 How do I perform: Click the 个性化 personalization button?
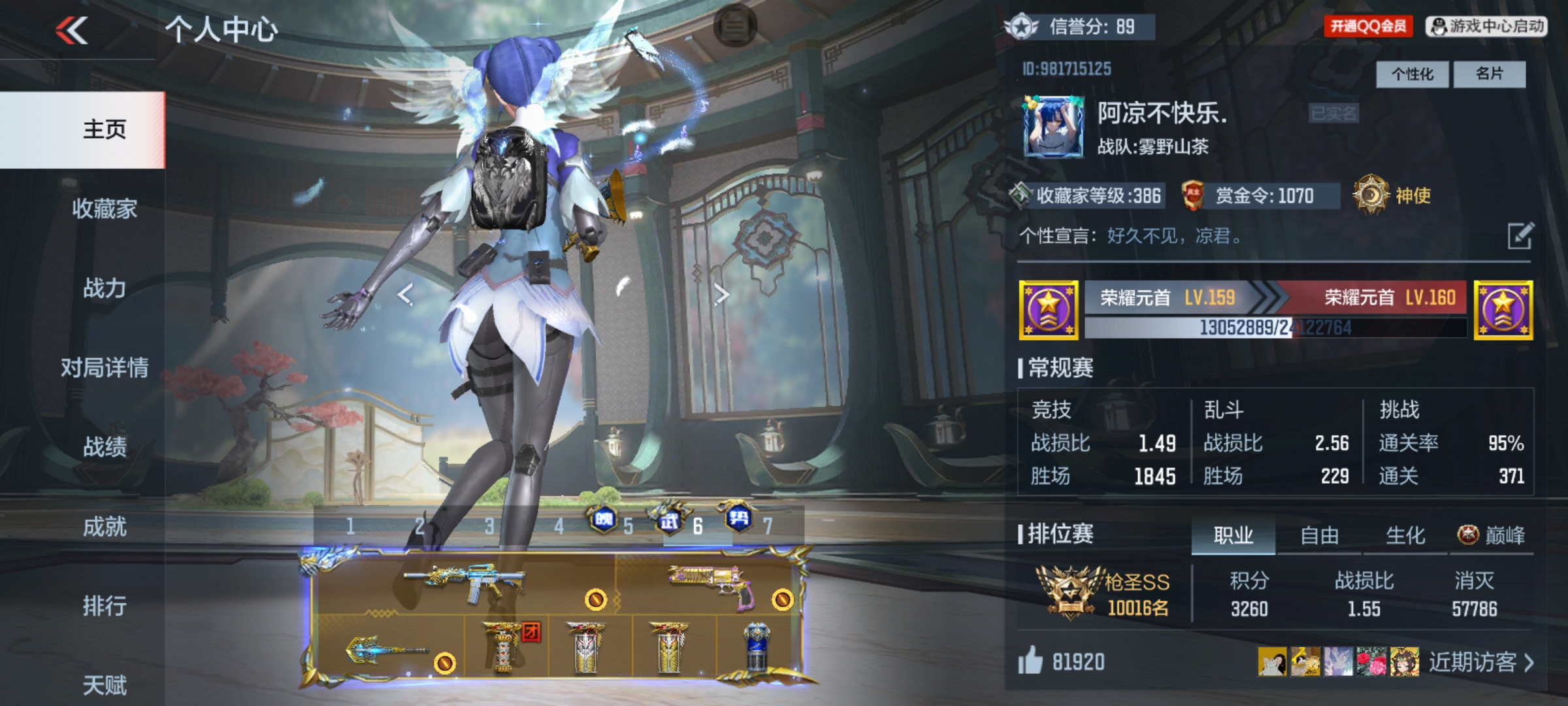pos(1412,74)
